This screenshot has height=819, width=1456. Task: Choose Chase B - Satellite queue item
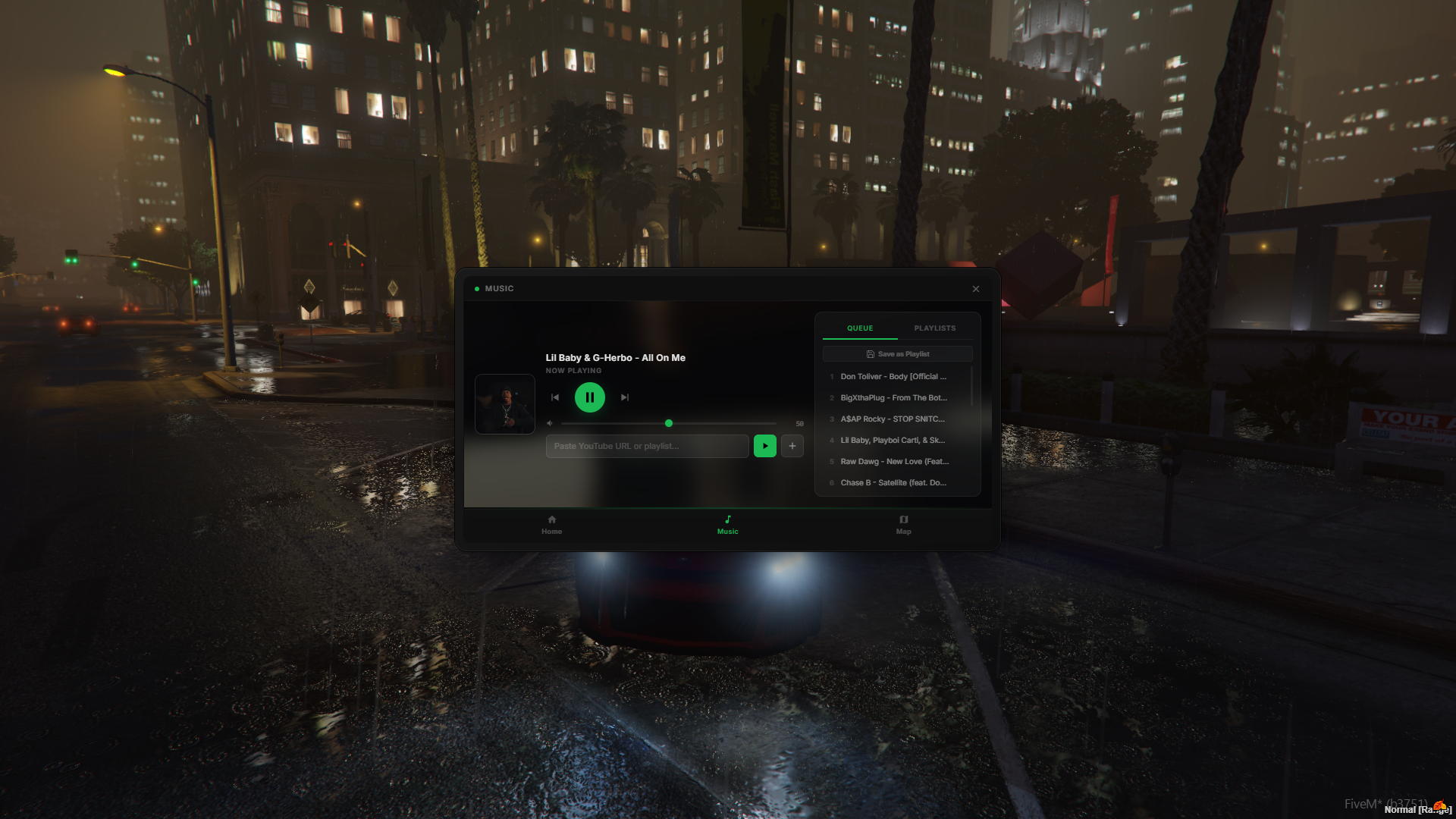[x=893, y=483]
